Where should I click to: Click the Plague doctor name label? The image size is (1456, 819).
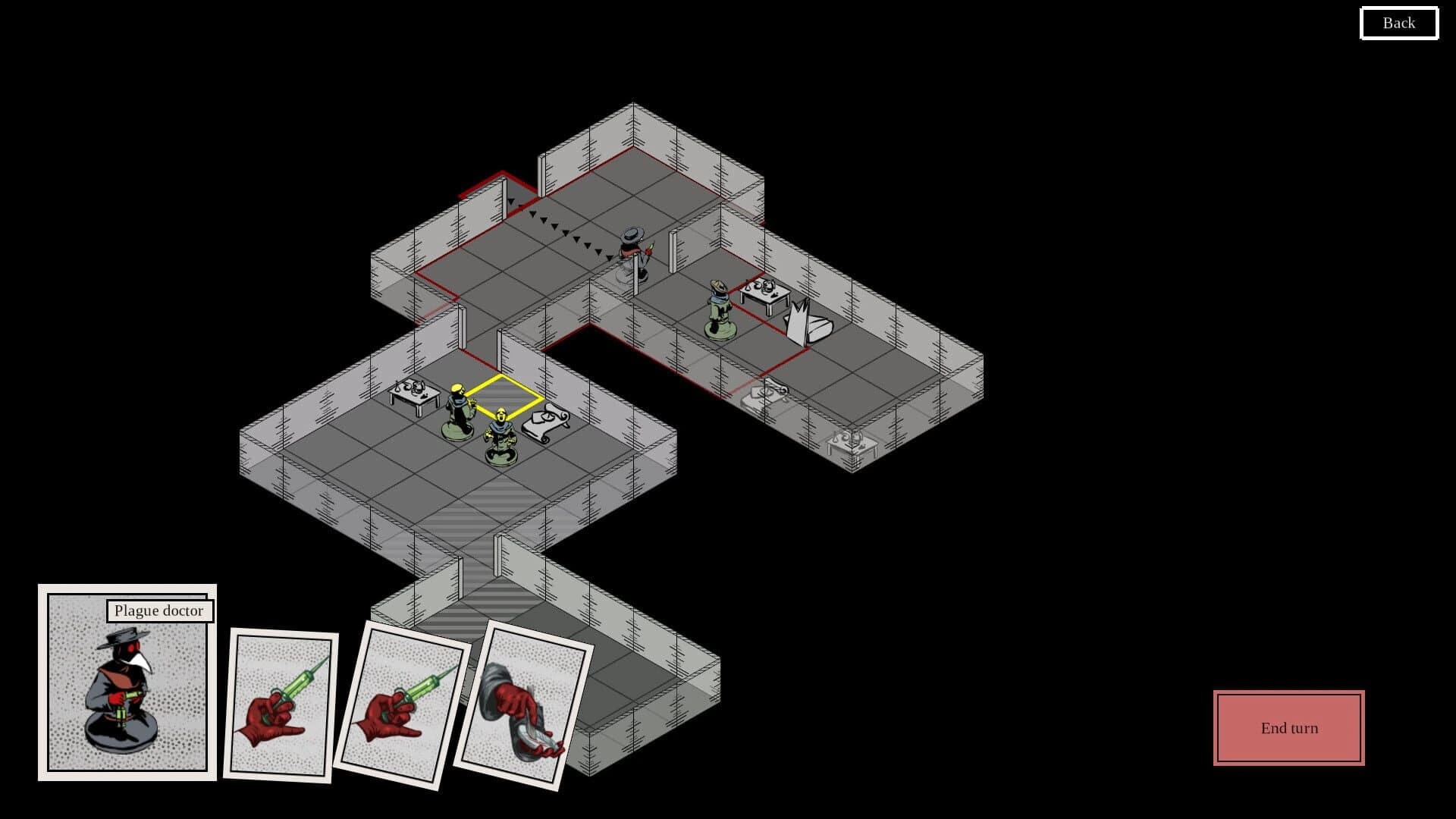pyautogui.click(x=159, y=610)
